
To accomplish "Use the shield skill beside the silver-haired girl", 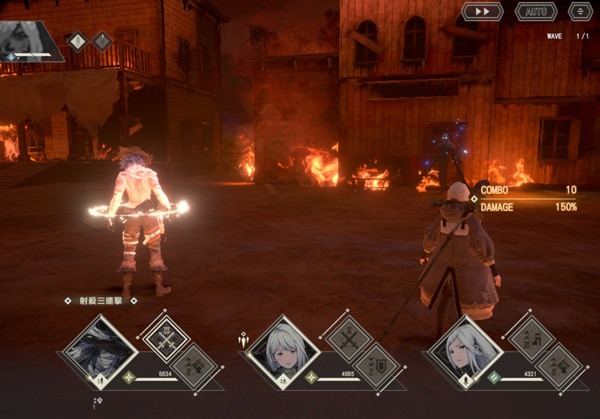I will click(x=377, y=365).
